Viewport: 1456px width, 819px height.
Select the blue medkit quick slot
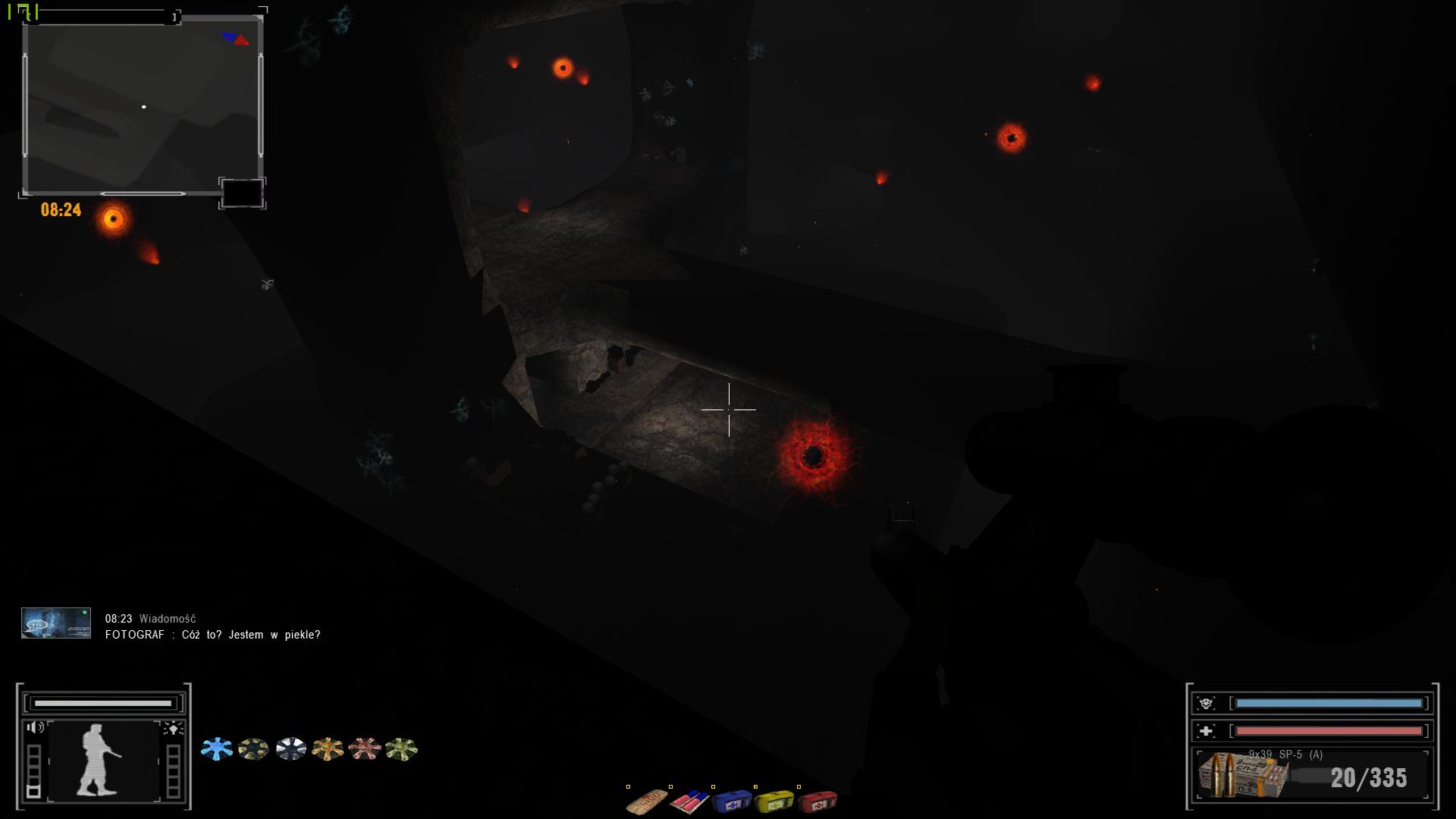pyautogui.click(x=732, y=801)
